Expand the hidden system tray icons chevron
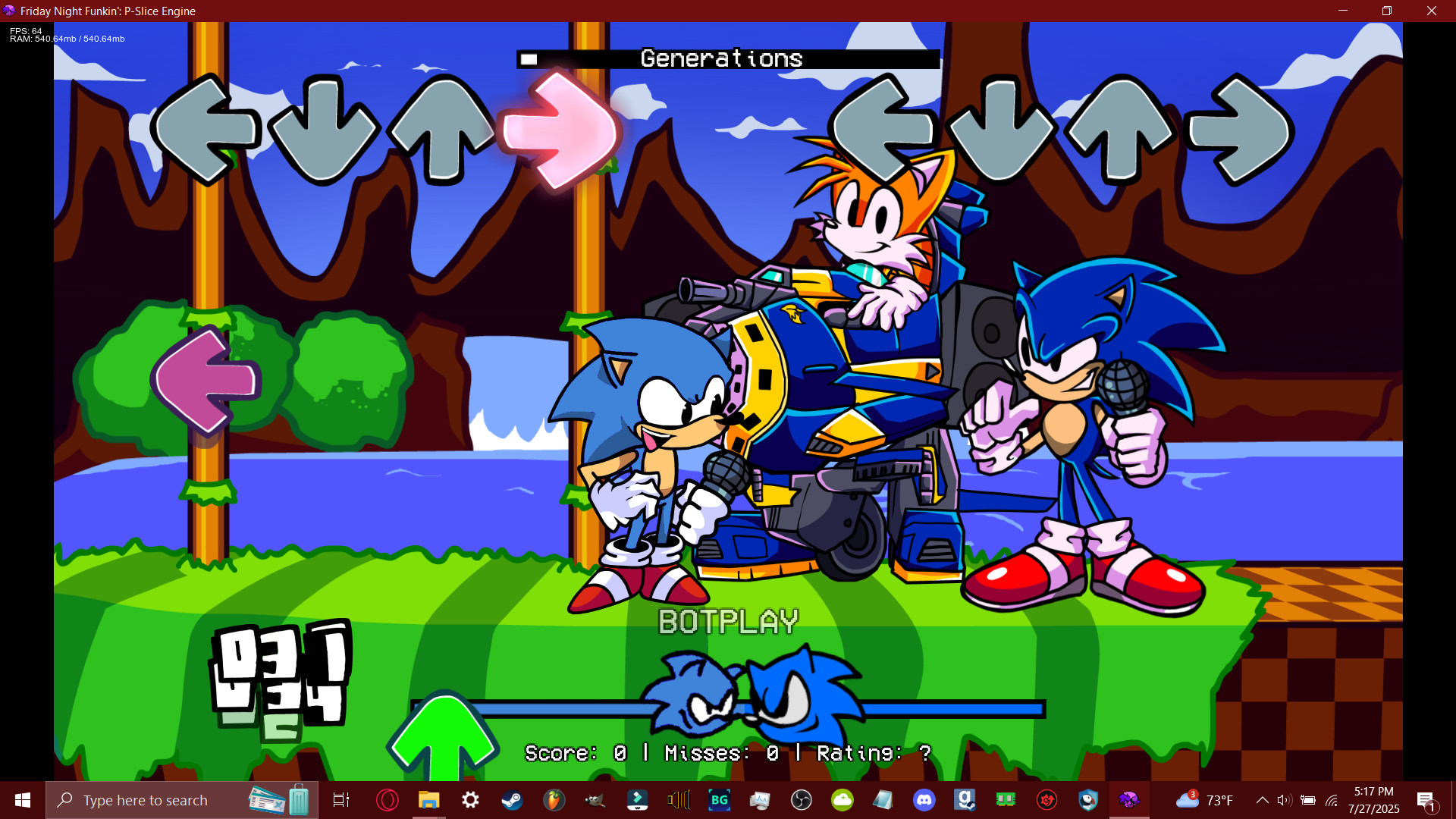1456x819 pixels. point(1263,799)
